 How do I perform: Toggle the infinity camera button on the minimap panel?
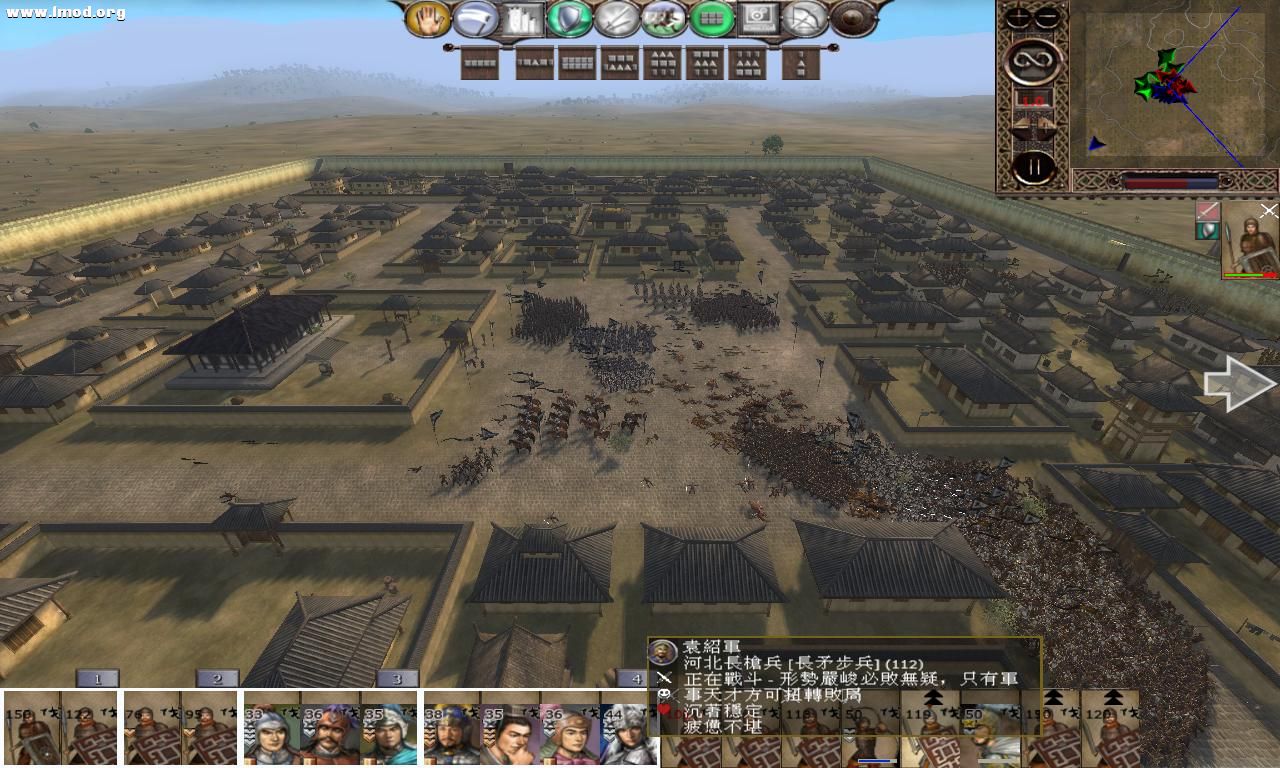click(x=1033, y=60)
